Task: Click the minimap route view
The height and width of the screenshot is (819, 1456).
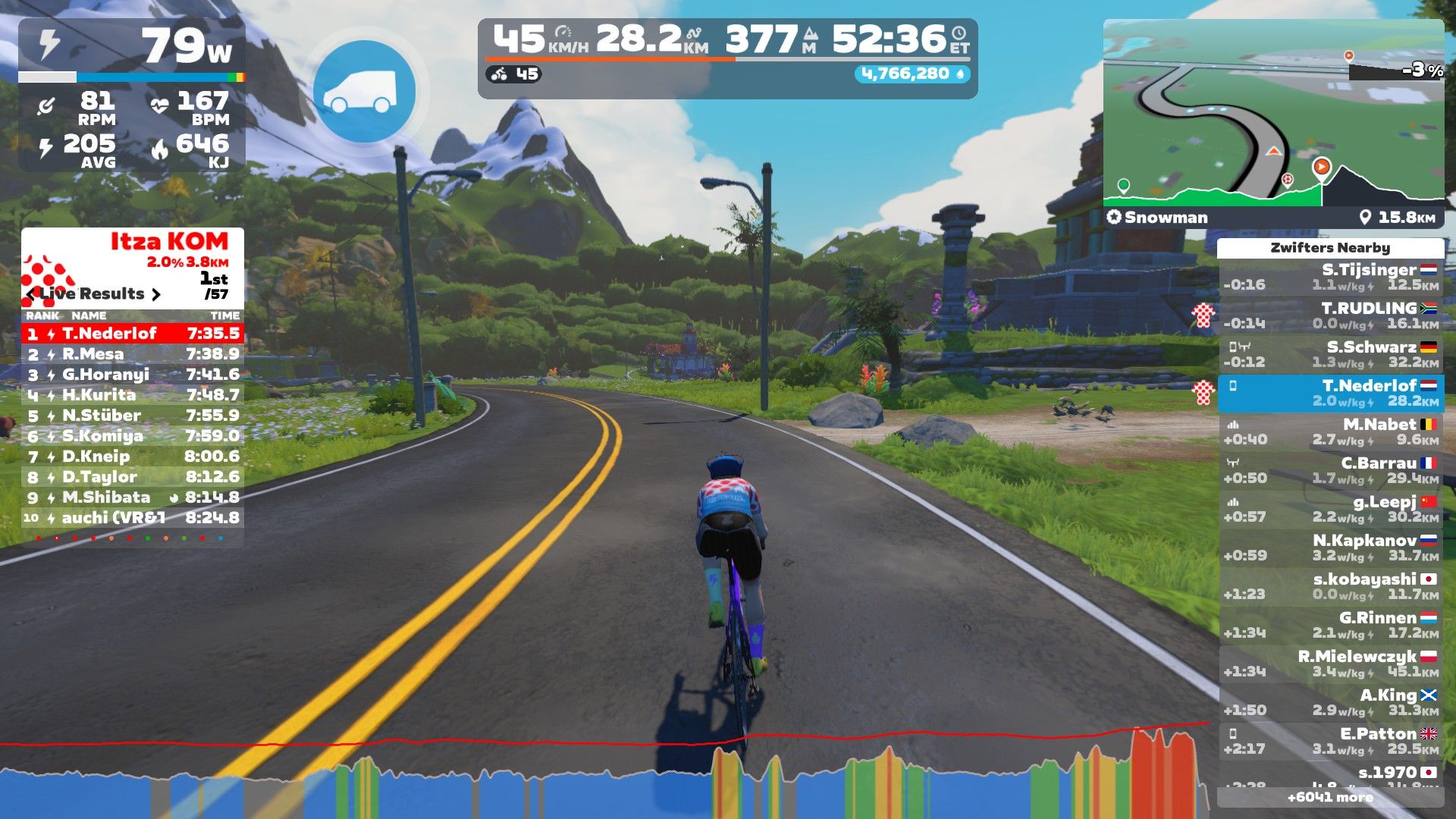Action: [x=1272, y=114]
